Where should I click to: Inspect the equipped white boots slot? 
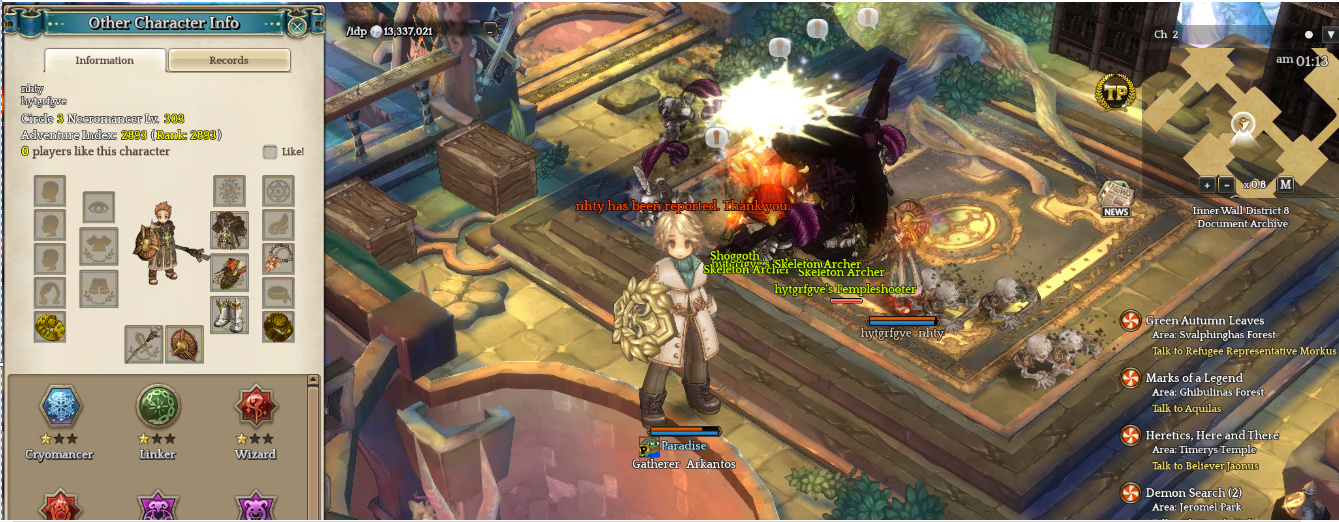point(229,315)
